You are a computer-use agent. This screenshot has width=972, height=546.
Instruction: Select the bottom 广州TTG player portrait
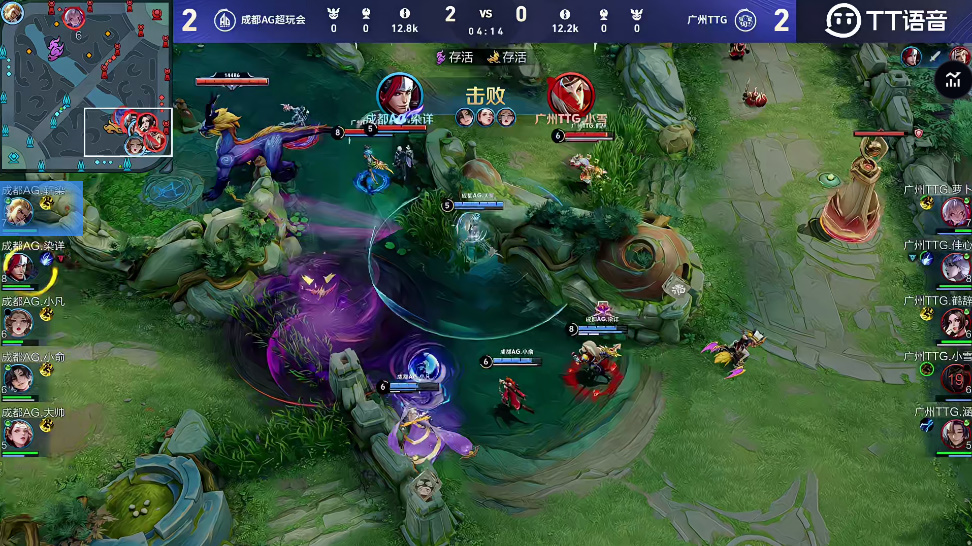(954, 434)
